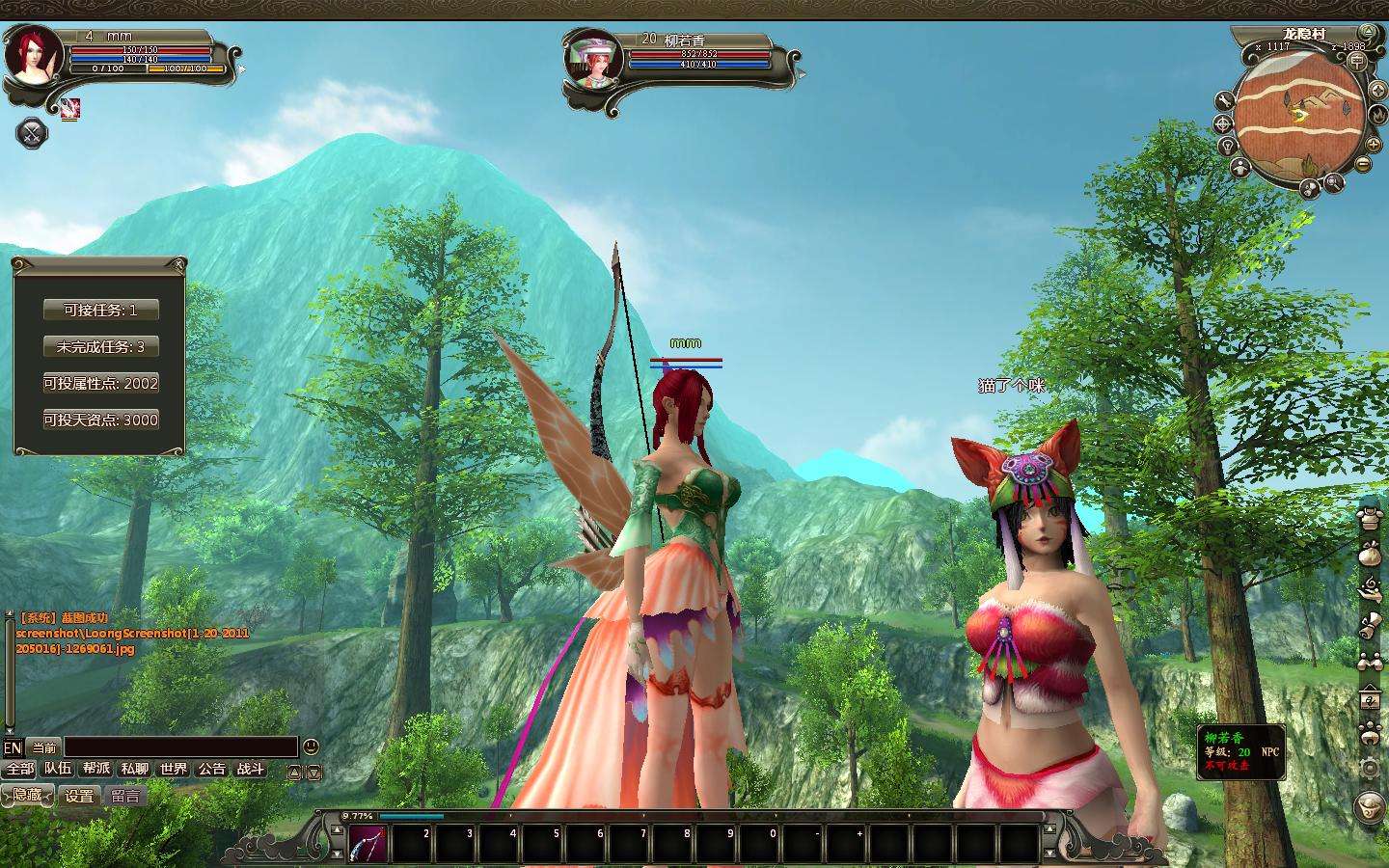The height and width of the screenshot is (868, 1389).
Task: Switch to the 全部 chat tab
Action: coord(19,770)
